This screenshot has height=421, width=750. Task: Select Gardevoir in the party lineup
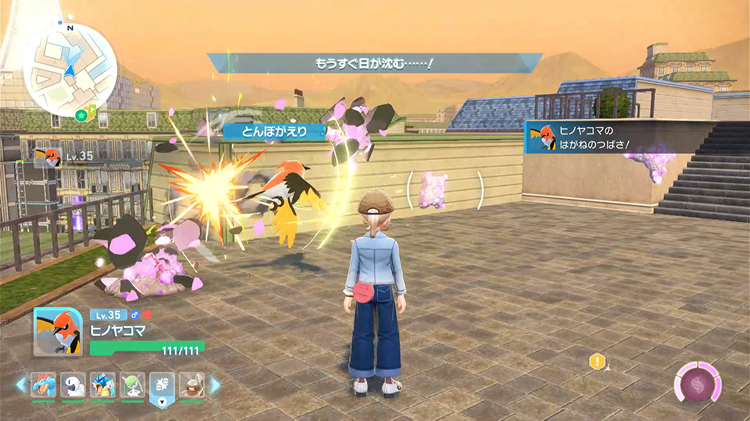(x=133, y=385)
